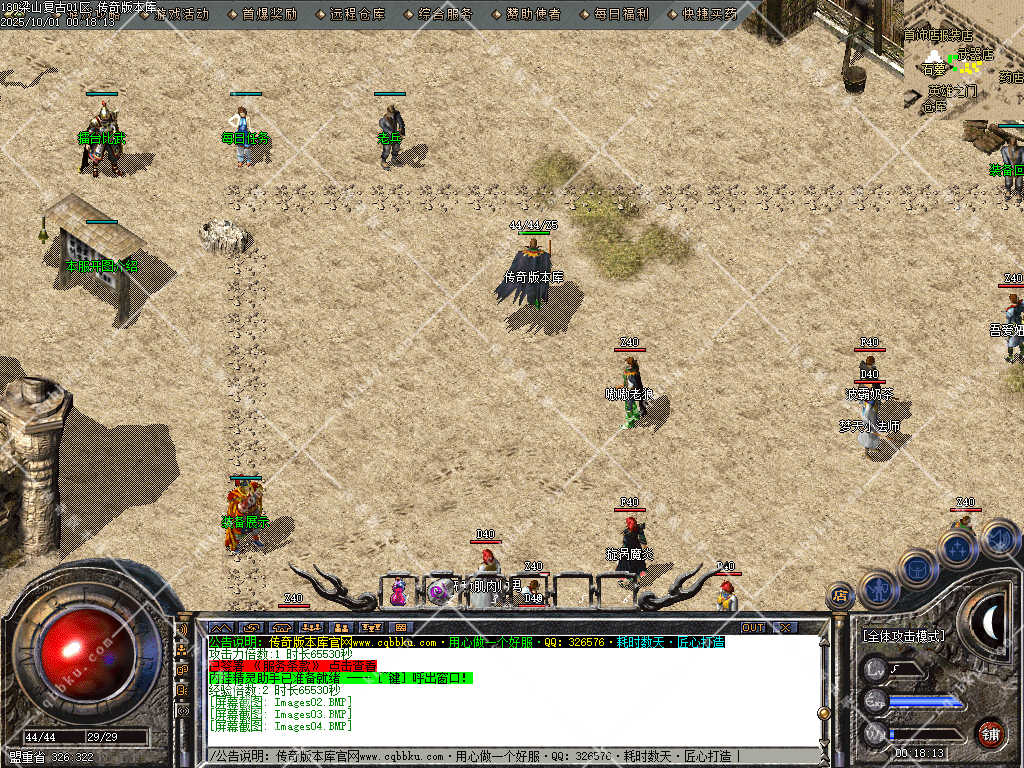Open the 远程仓库 remote warehouse
This screenshot has width=1024, height=768.
coord(356,14)
